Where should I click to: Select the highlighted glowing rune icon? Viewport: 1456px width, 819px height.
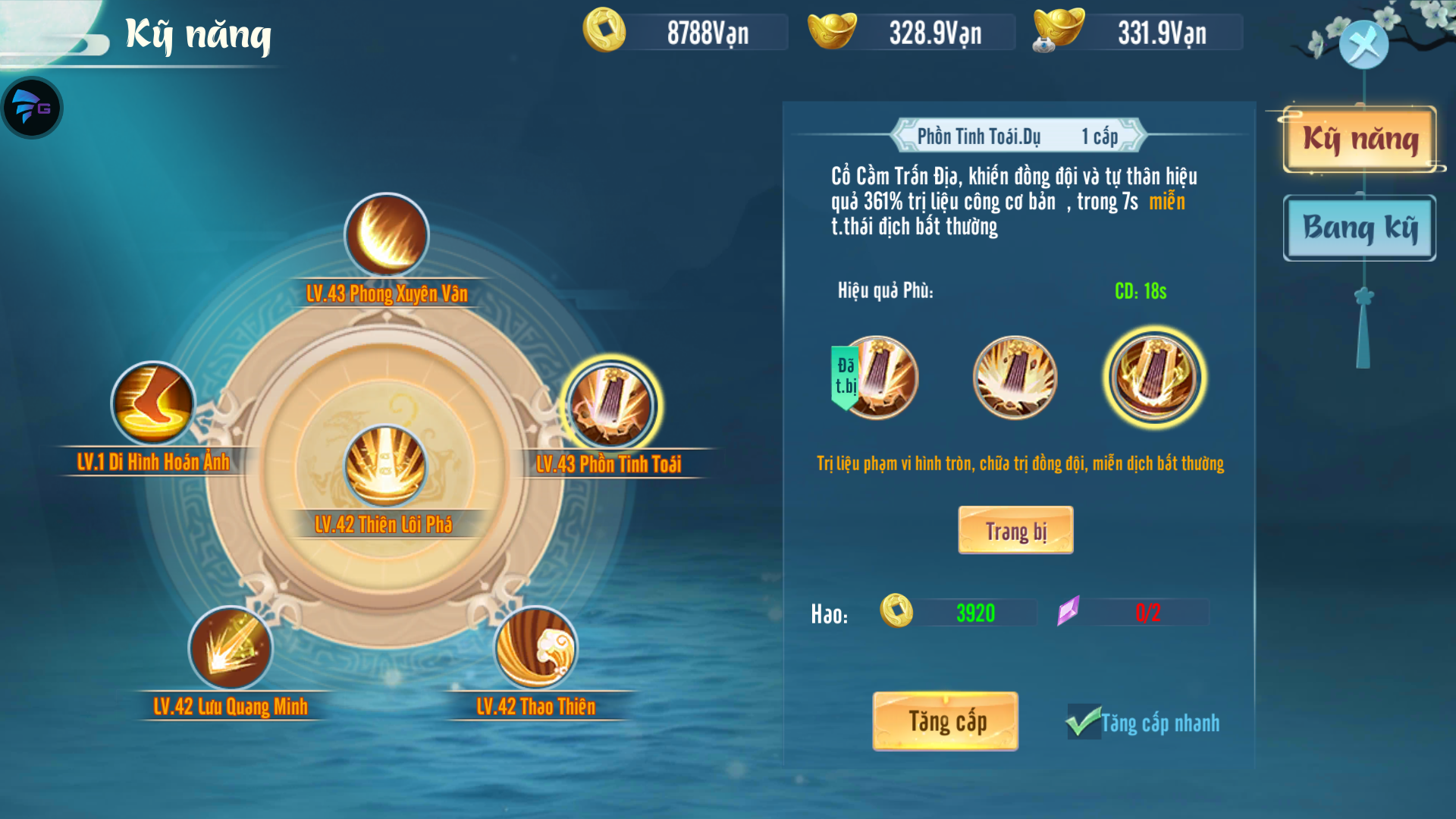1153,378
